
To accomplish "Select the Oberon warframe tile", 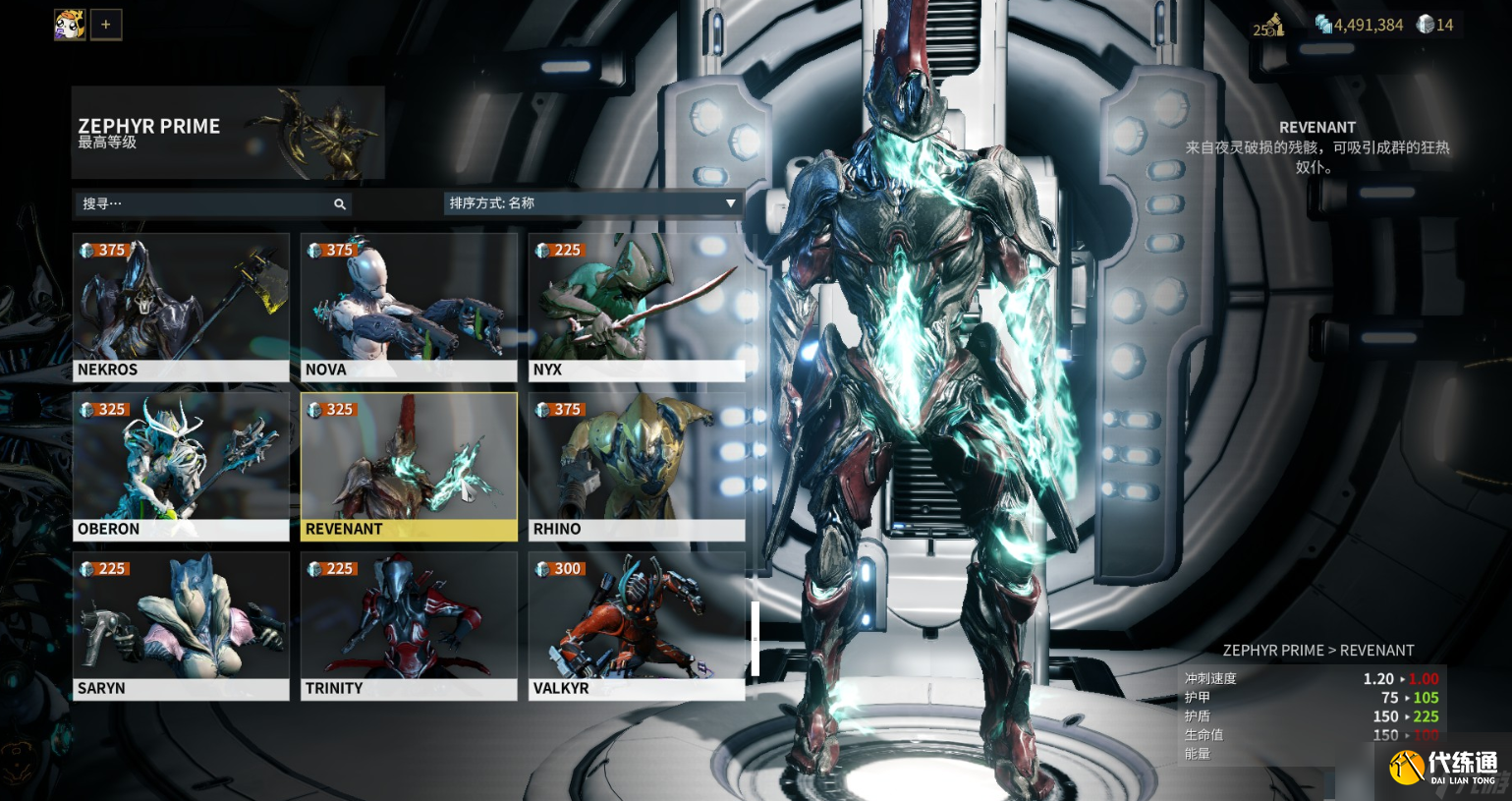I will (181, 466).
